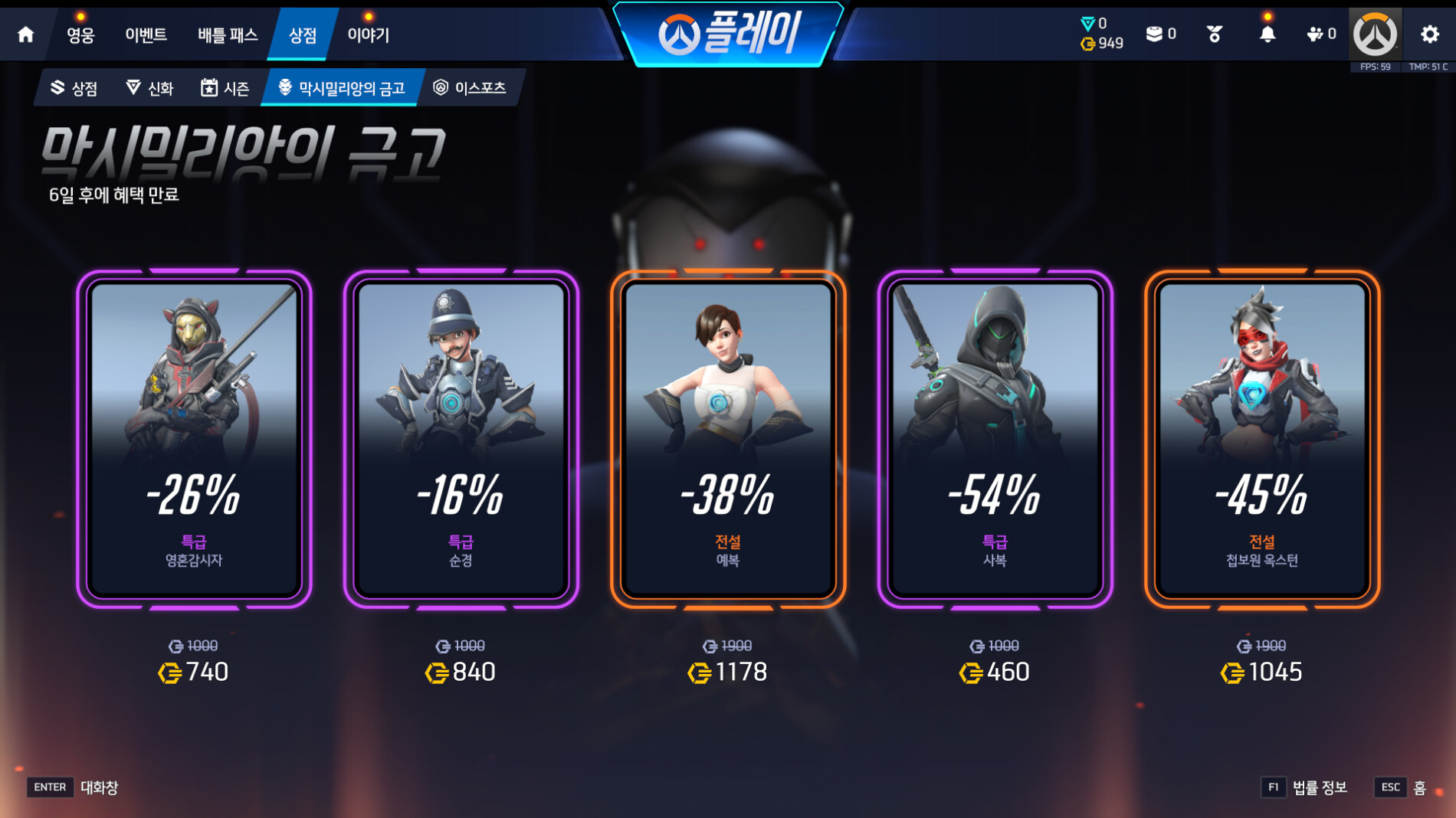Select the 사복 skin at 54% off

995,440
